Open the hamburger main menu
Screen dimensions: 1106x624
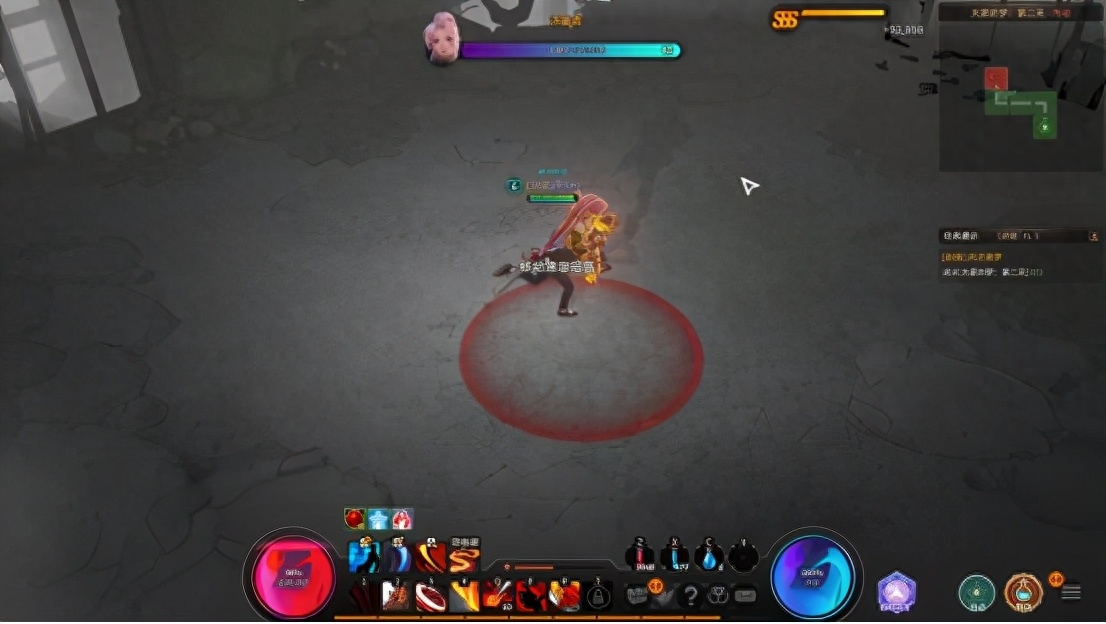1071,592
